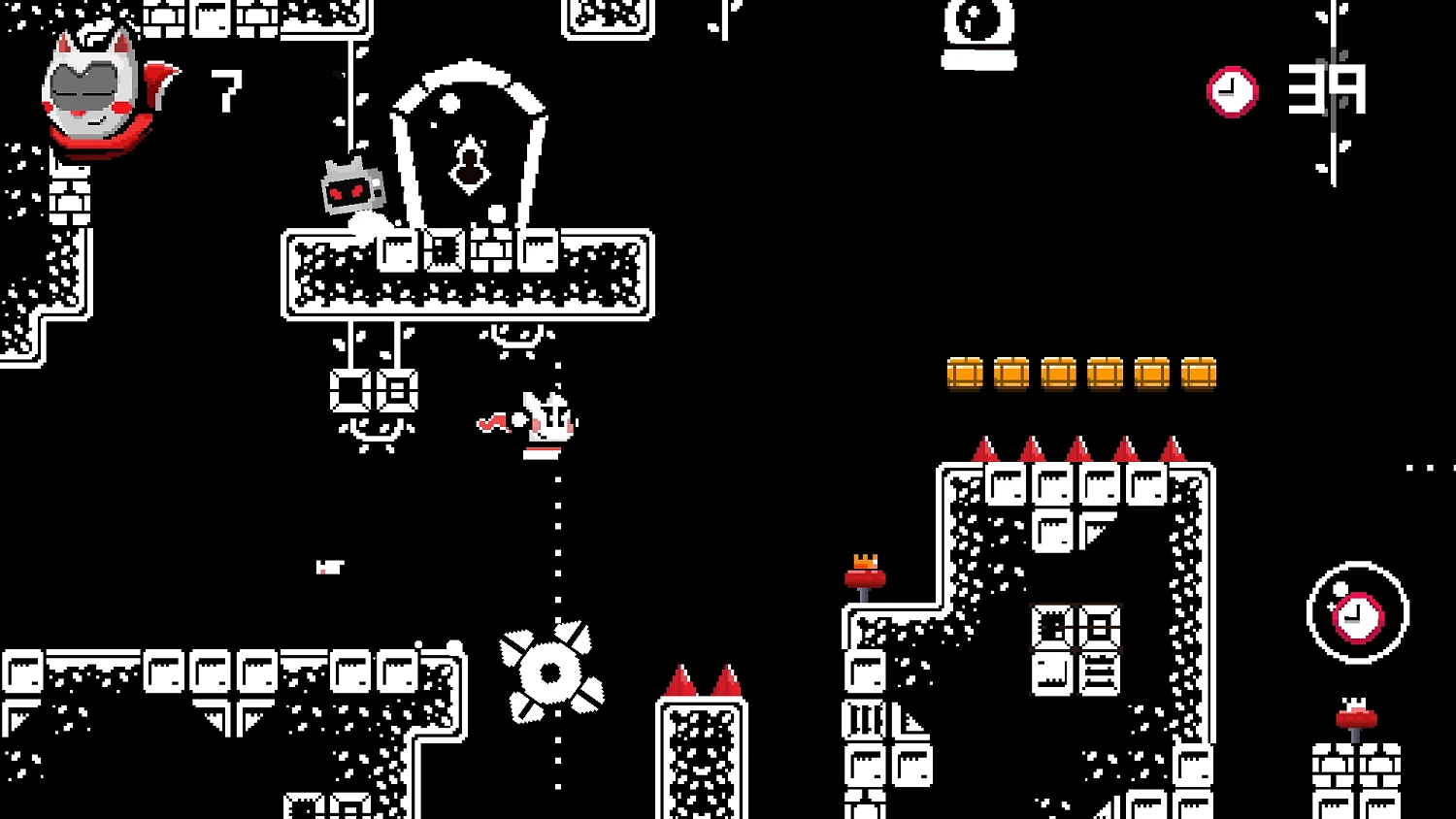
Task: Open the grid crate above the rabbit
Action: (444, 250)
